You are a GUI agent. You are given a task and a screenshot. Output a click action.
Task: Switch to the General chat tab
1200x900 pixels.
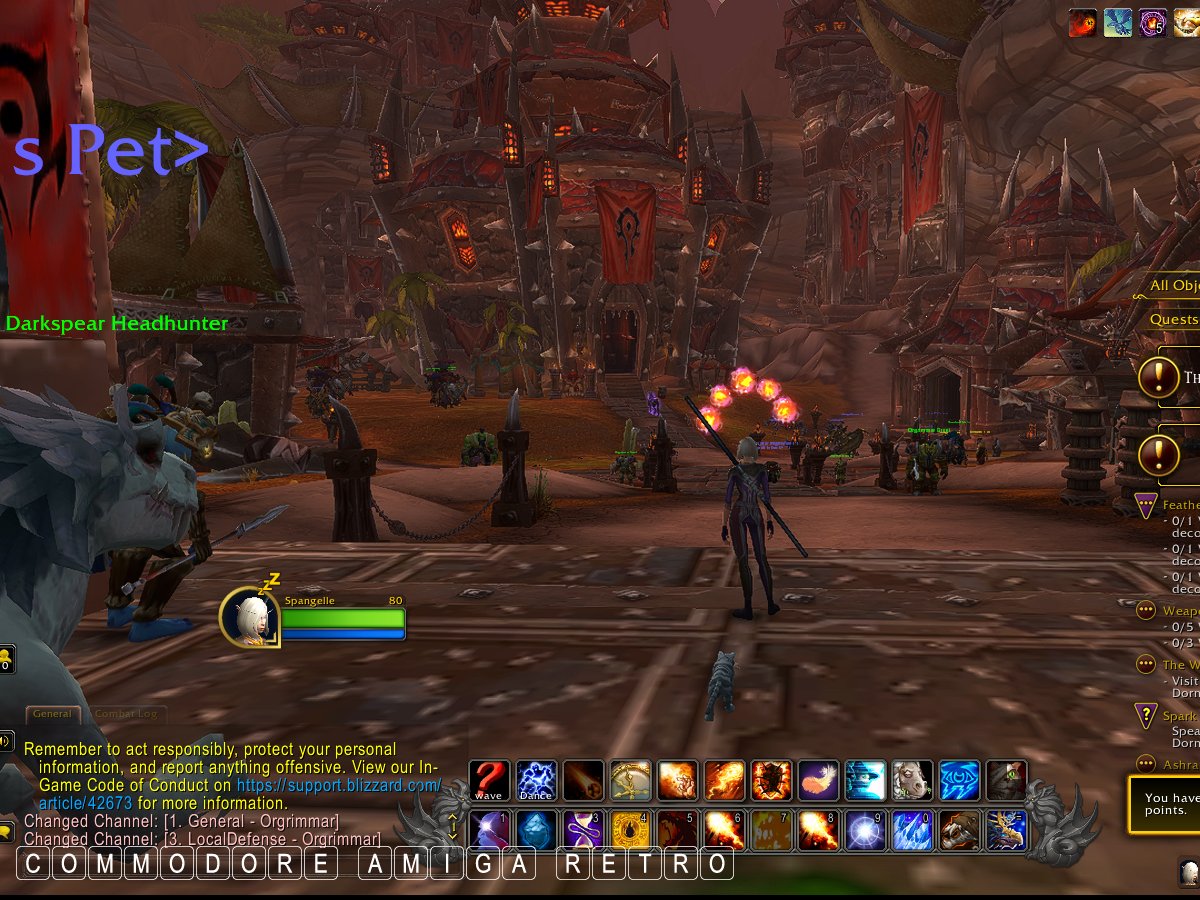[x=52, y=714]
